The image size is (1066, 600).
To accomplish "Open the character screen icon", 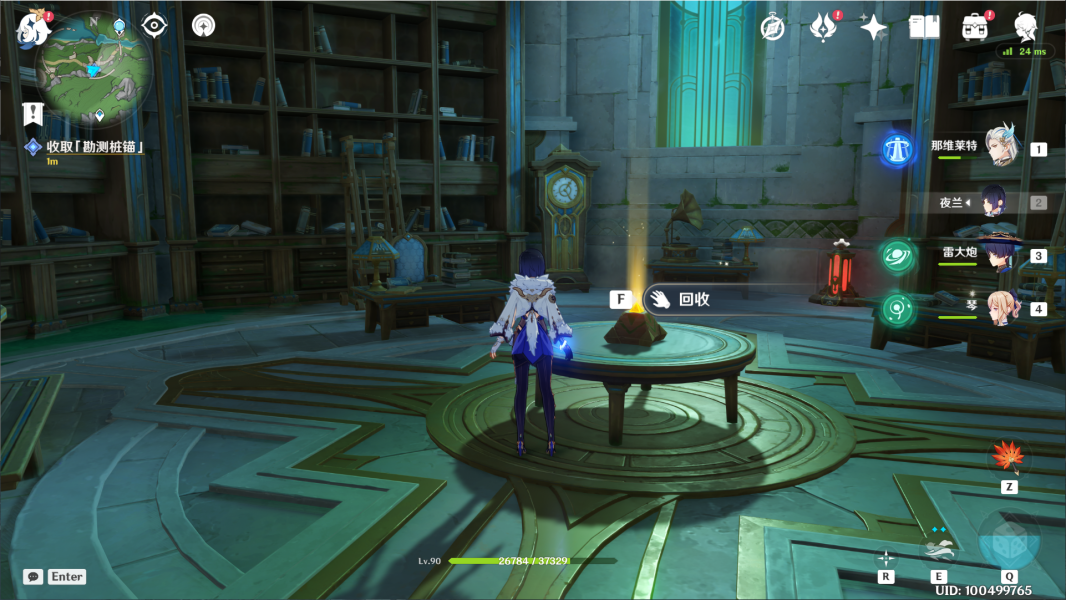I will [1025, 26].
